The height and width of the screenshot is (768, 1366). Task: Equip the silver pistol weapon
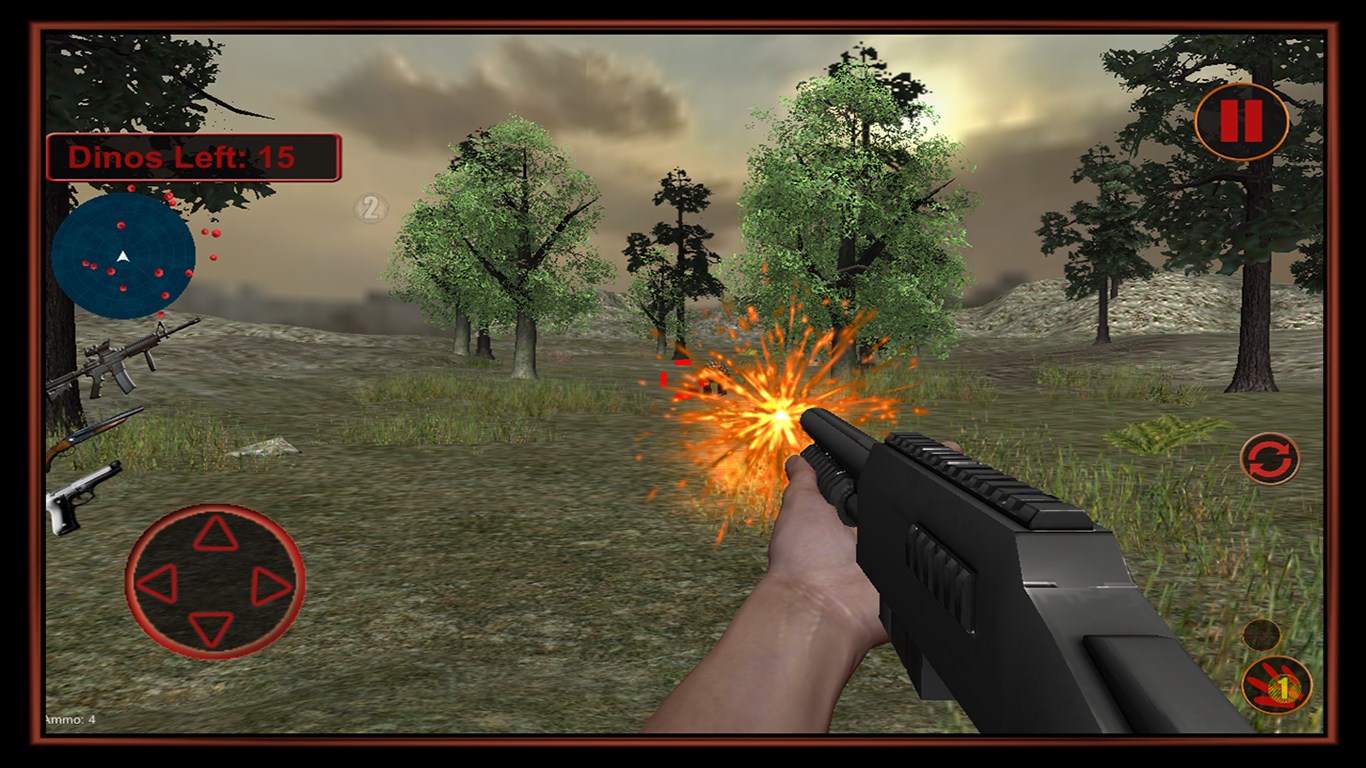(83, 495)
